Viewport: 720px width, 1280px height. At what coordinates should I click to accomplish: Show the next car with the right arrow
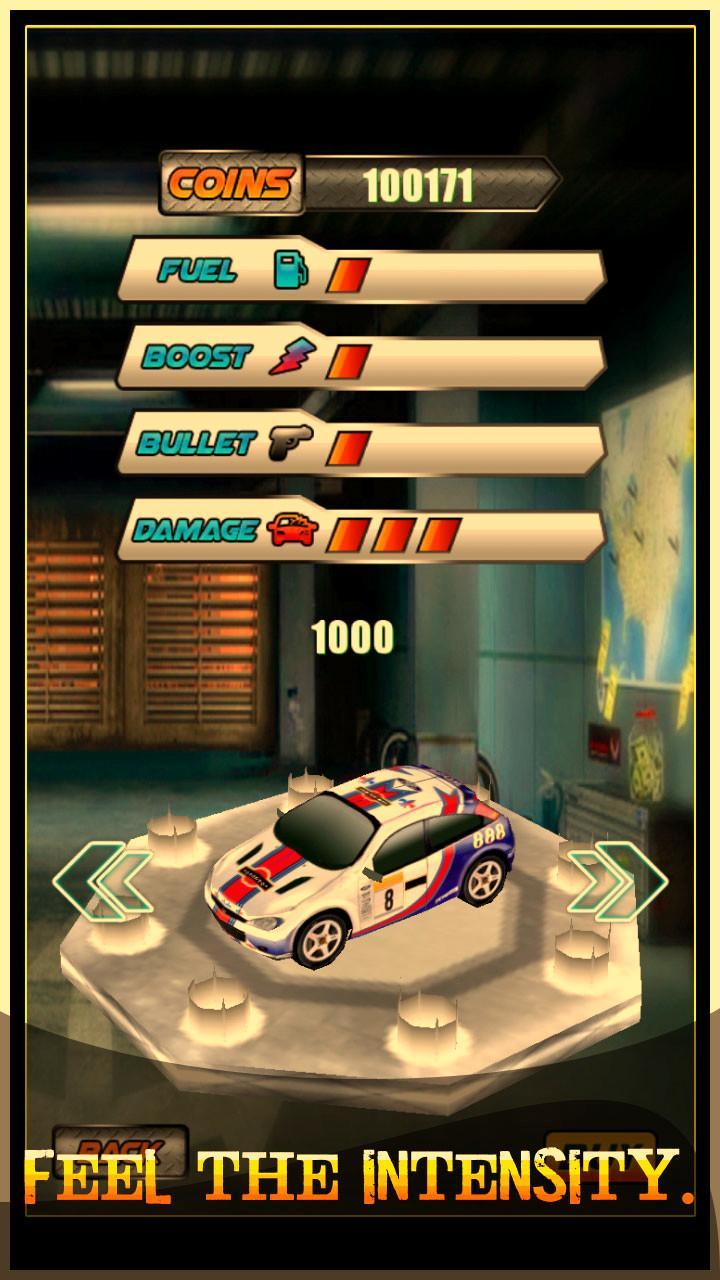(617, 879)
